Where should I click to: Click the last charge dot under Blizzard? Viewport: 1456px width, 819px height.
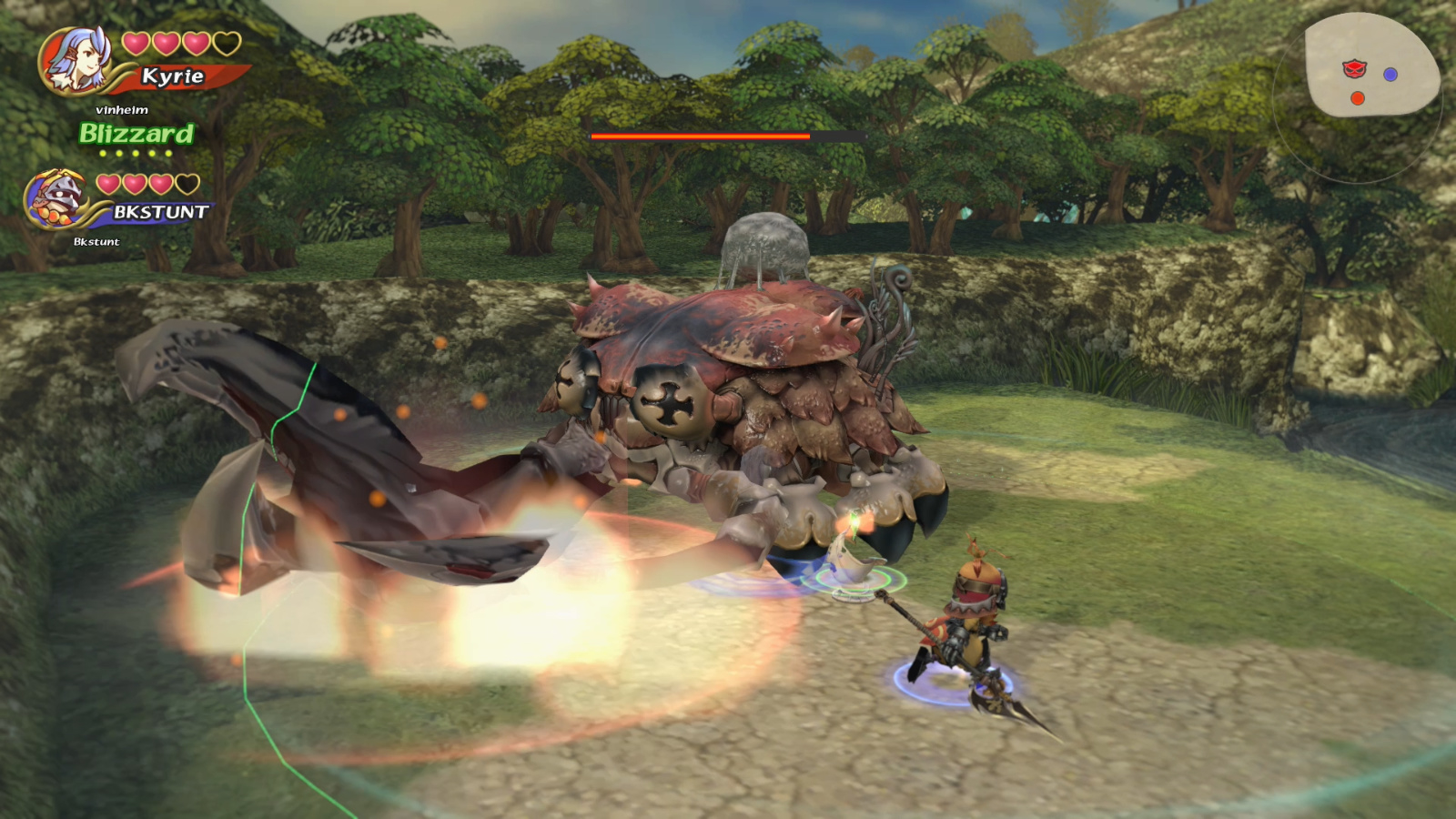point(169,154)
